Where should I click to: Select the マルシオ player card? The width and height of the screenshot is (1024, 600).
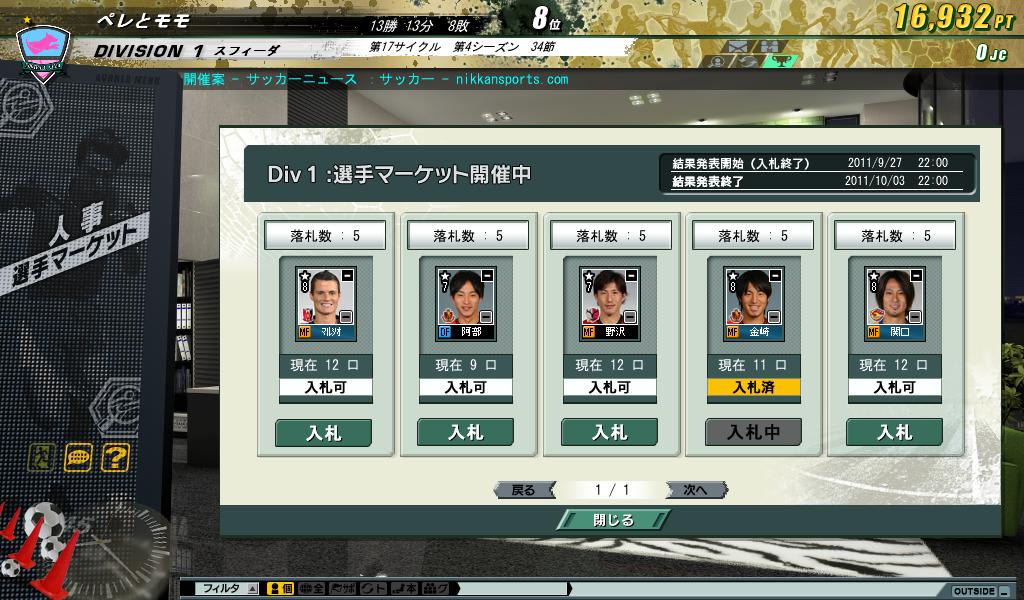(323, 305)
